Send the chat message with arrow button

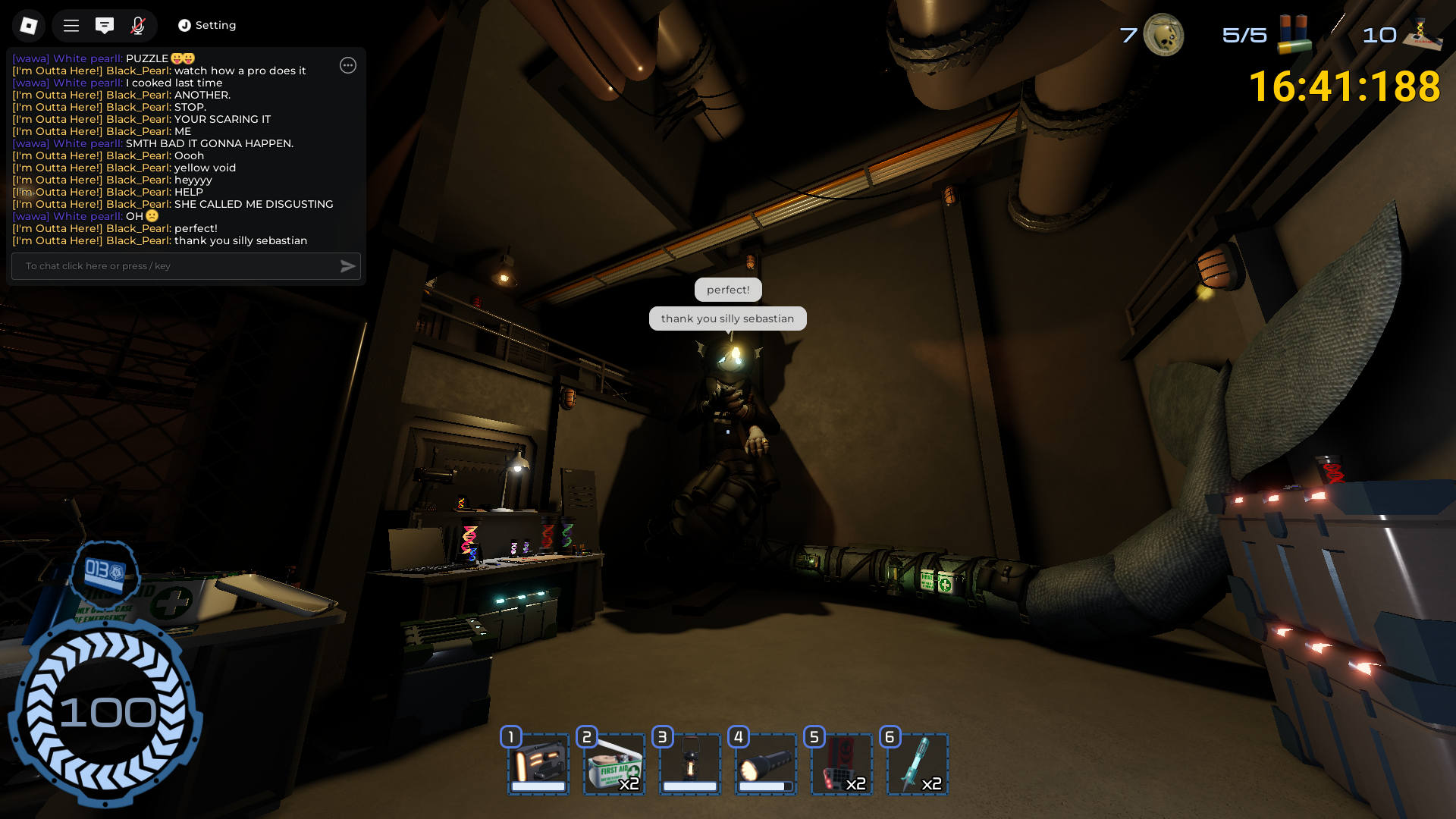click(348, 266)
